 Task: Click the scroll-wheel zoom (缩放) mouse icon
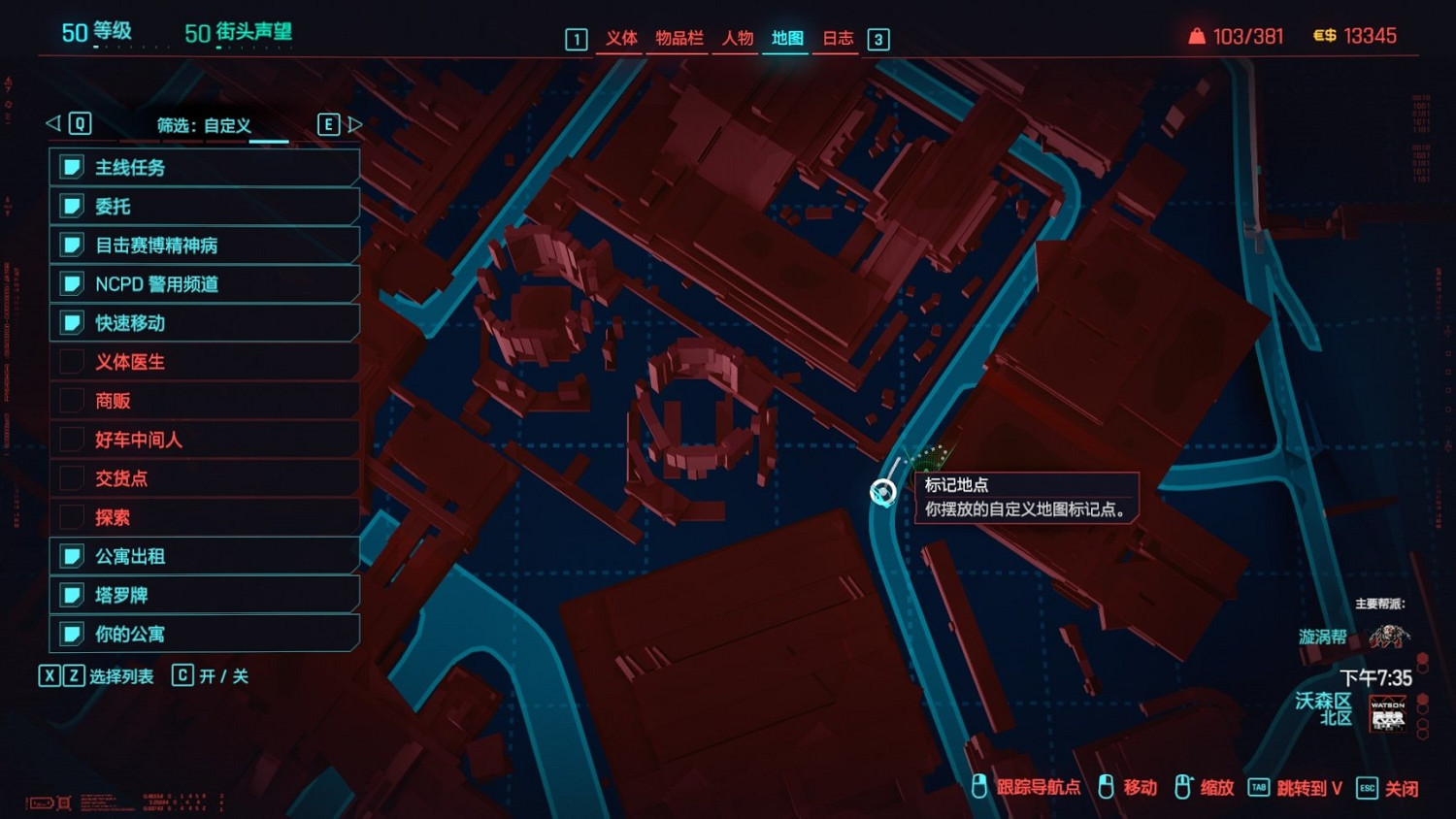click(1182, 787)
